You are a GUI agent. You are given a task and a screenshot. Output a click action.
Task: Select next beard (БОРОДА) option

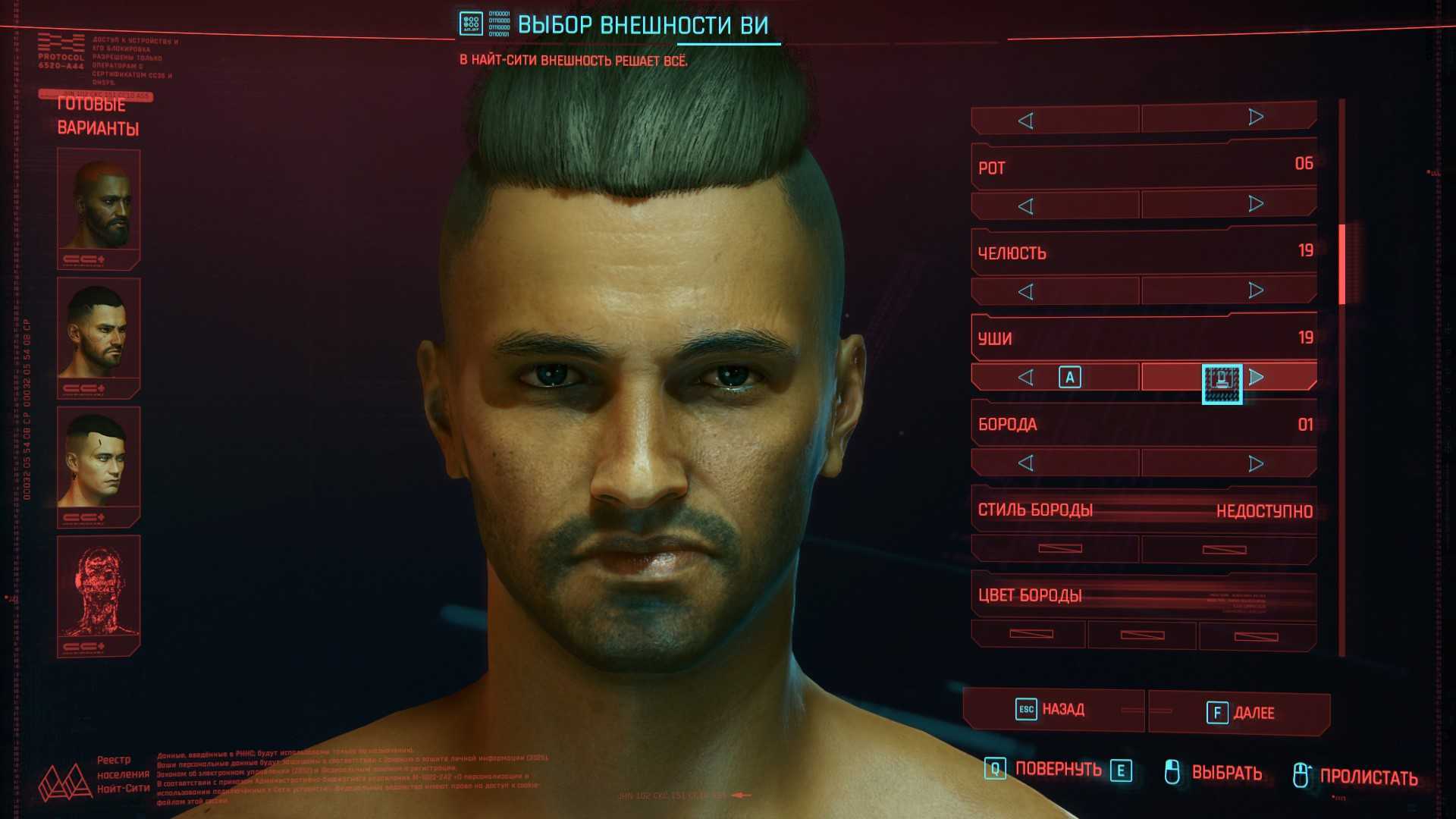(x=1256, y=463)
